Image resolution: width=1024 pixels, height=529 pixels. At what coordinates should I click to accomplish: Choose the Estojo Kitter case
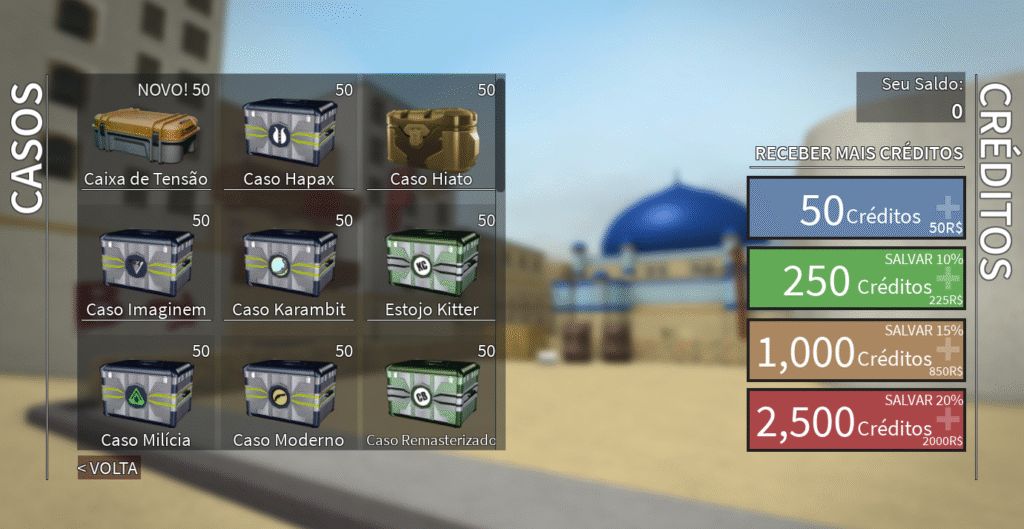(x=430, y=265)
